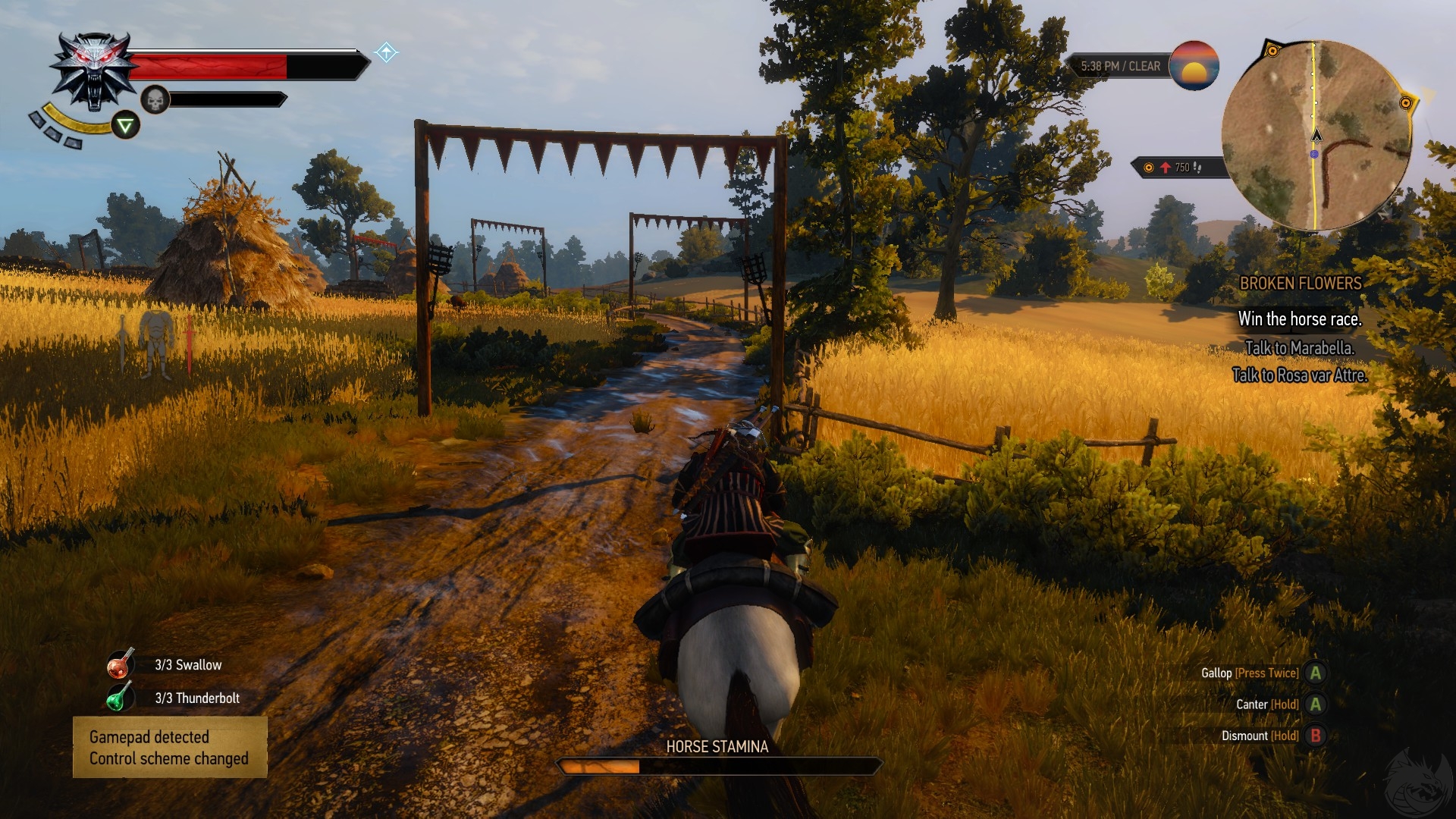Click the blue diamond buff icon
The image size is (1456, 819).
386,52
